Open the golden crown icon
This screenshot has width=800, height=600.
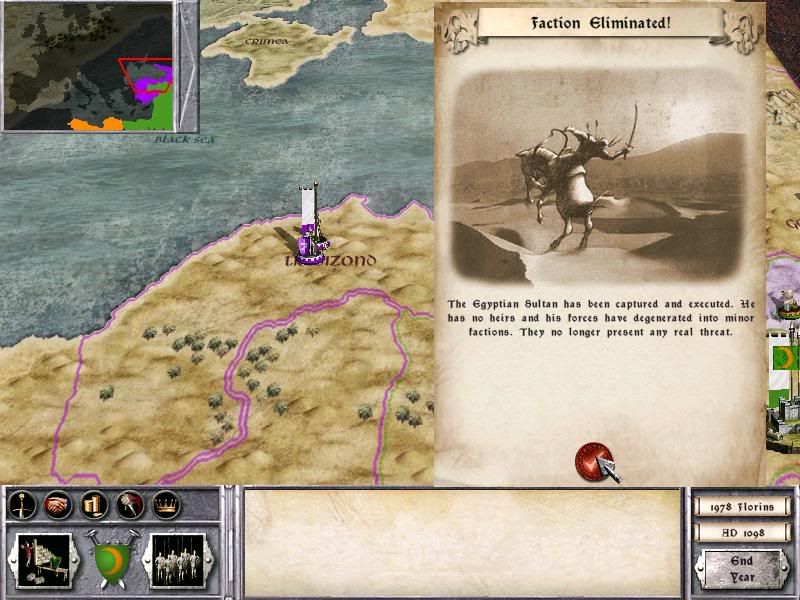[164, 506]
